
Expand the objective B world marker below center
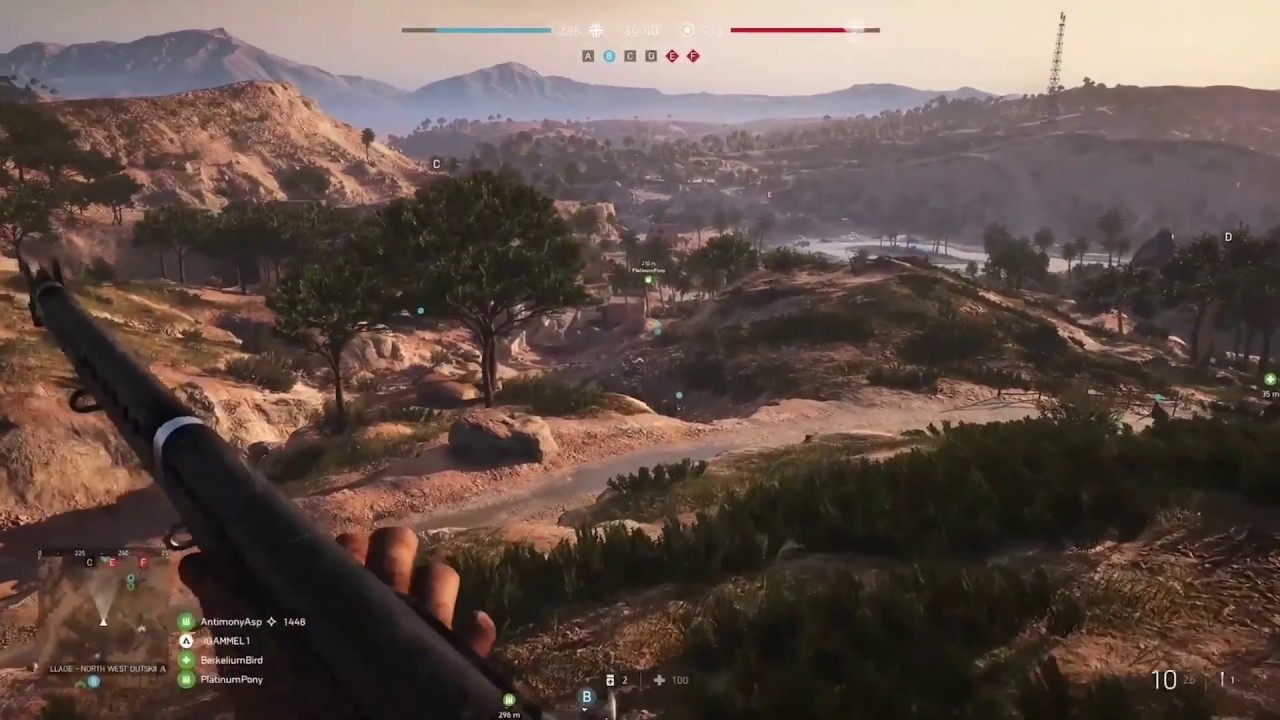click(x=585, y=697)
